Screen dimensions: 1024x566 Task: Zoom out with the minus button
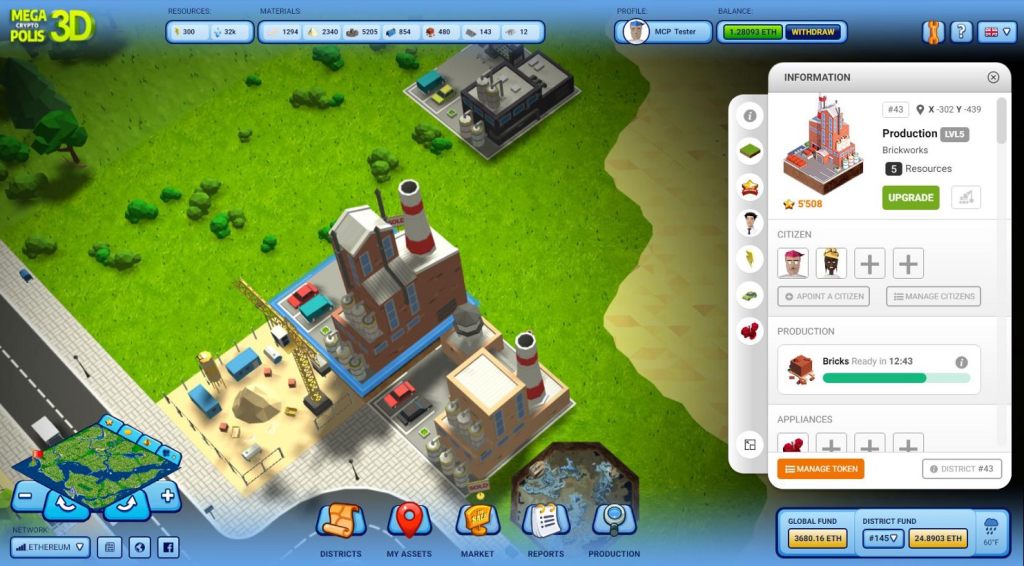pyautogui.click(x=28, y=495)
